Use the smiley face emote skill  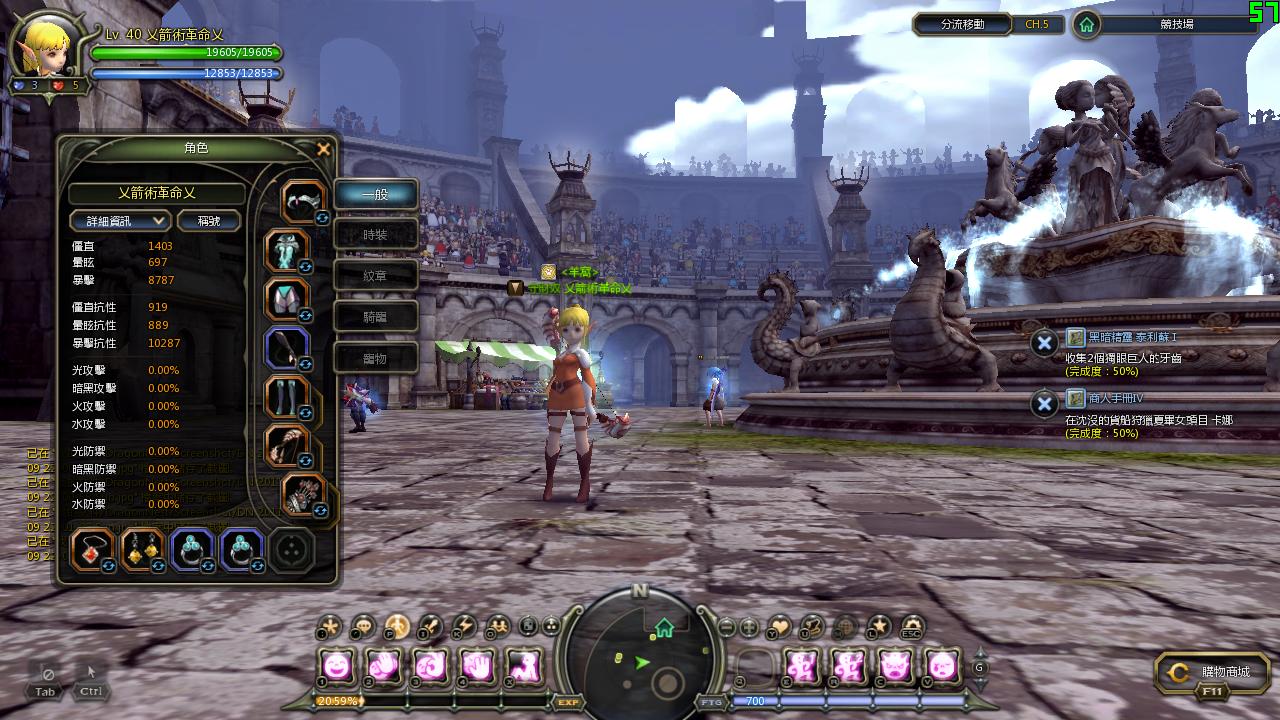point(338,665)
